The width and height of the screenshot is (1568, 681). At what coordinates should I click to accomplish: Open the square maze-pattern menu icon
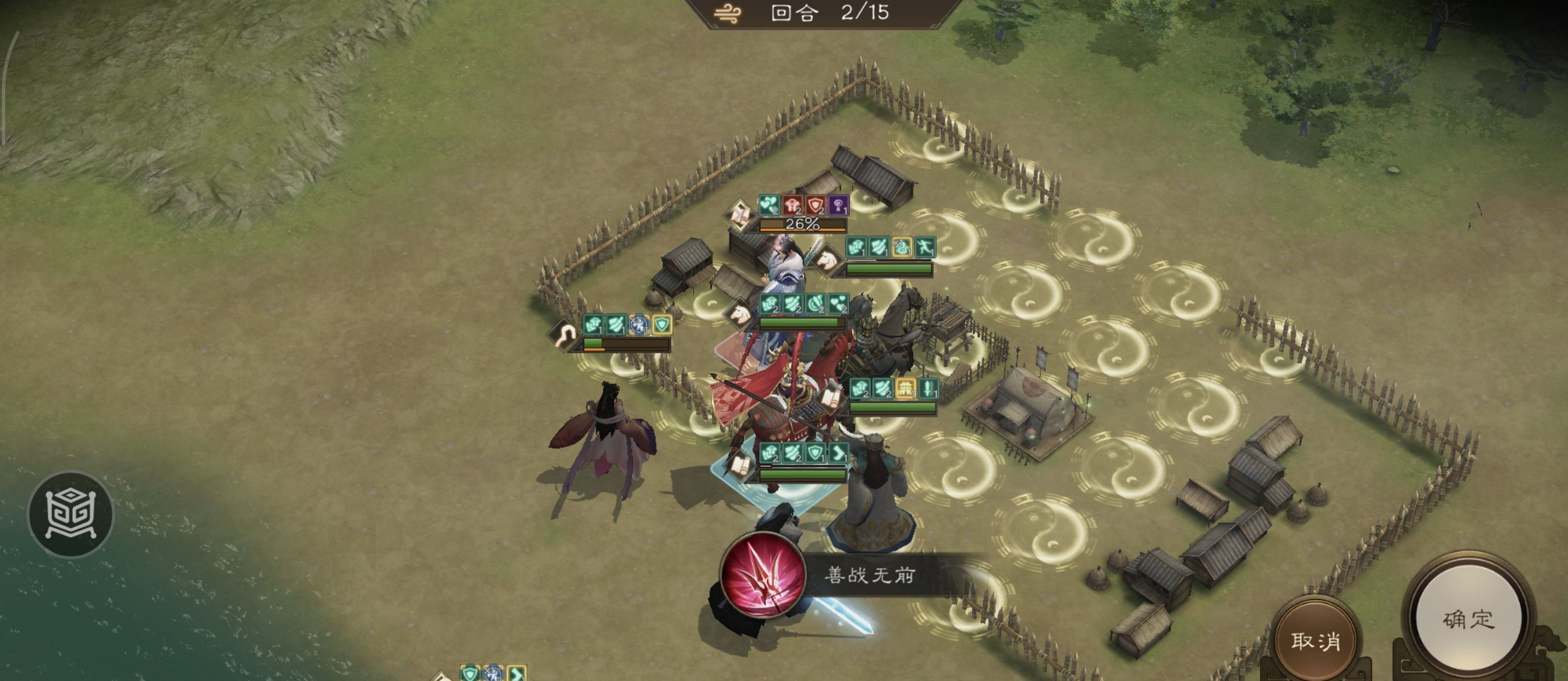(x=71, y=515)
